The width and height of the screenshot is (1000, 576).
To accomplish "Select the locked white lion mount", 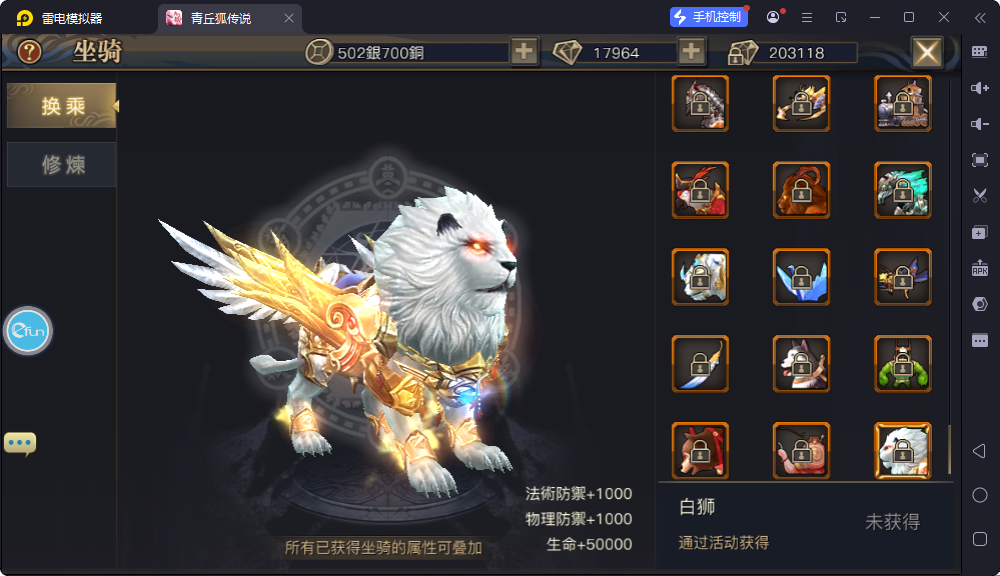I will 902,451.
